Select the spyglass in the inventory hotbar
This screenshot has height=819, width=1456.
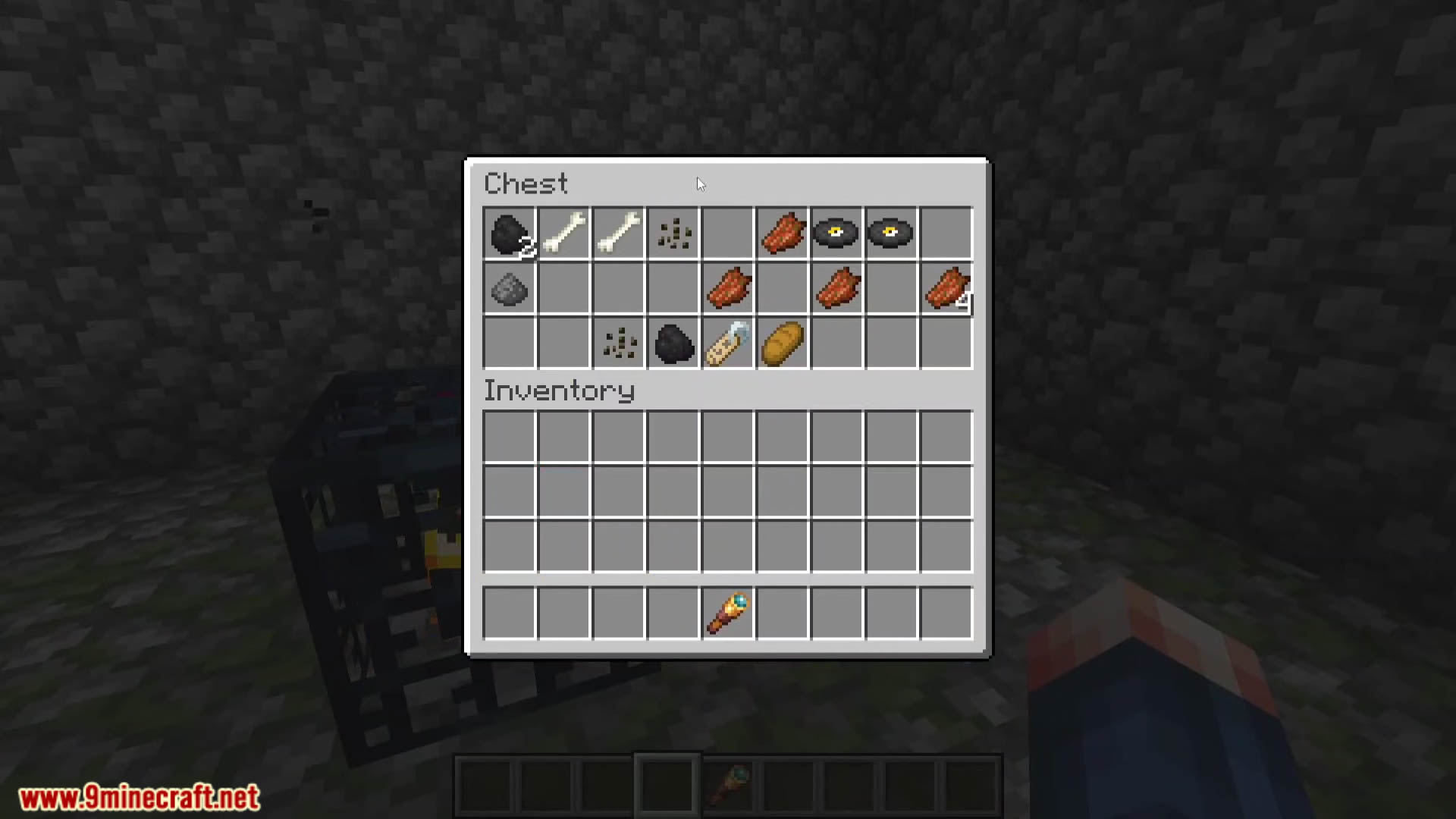point(727,613)
